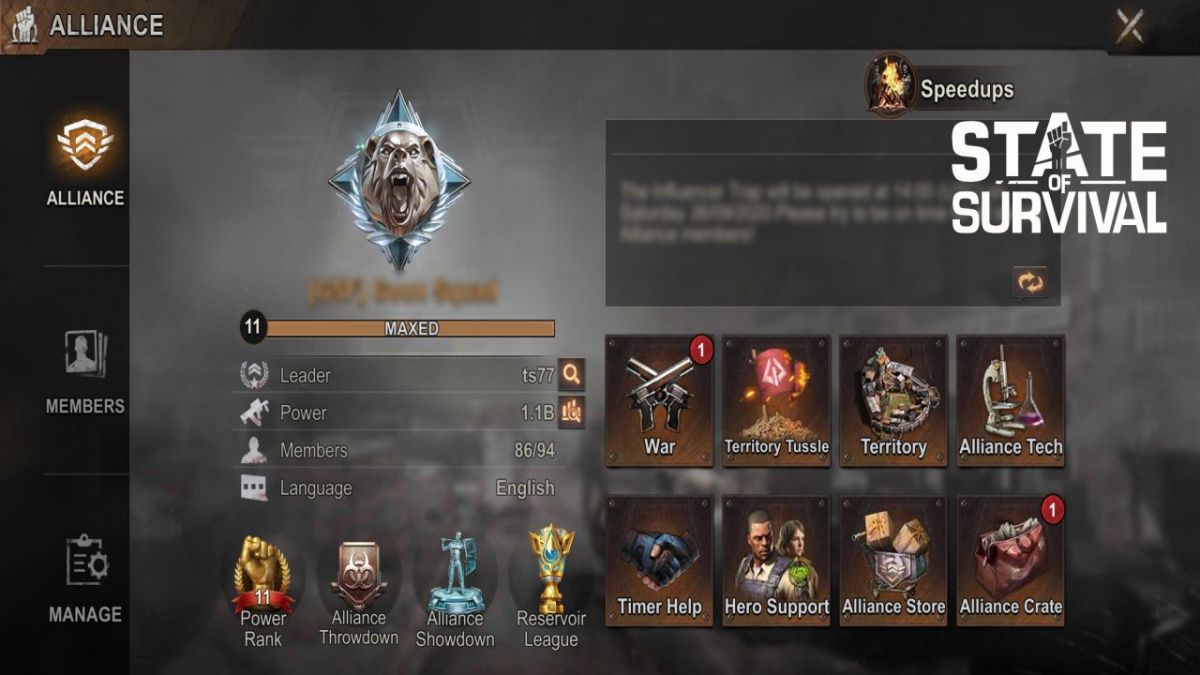This screenshot has height=675, width=1200.
Task: Open Timer Help
Action: point(659,560)
